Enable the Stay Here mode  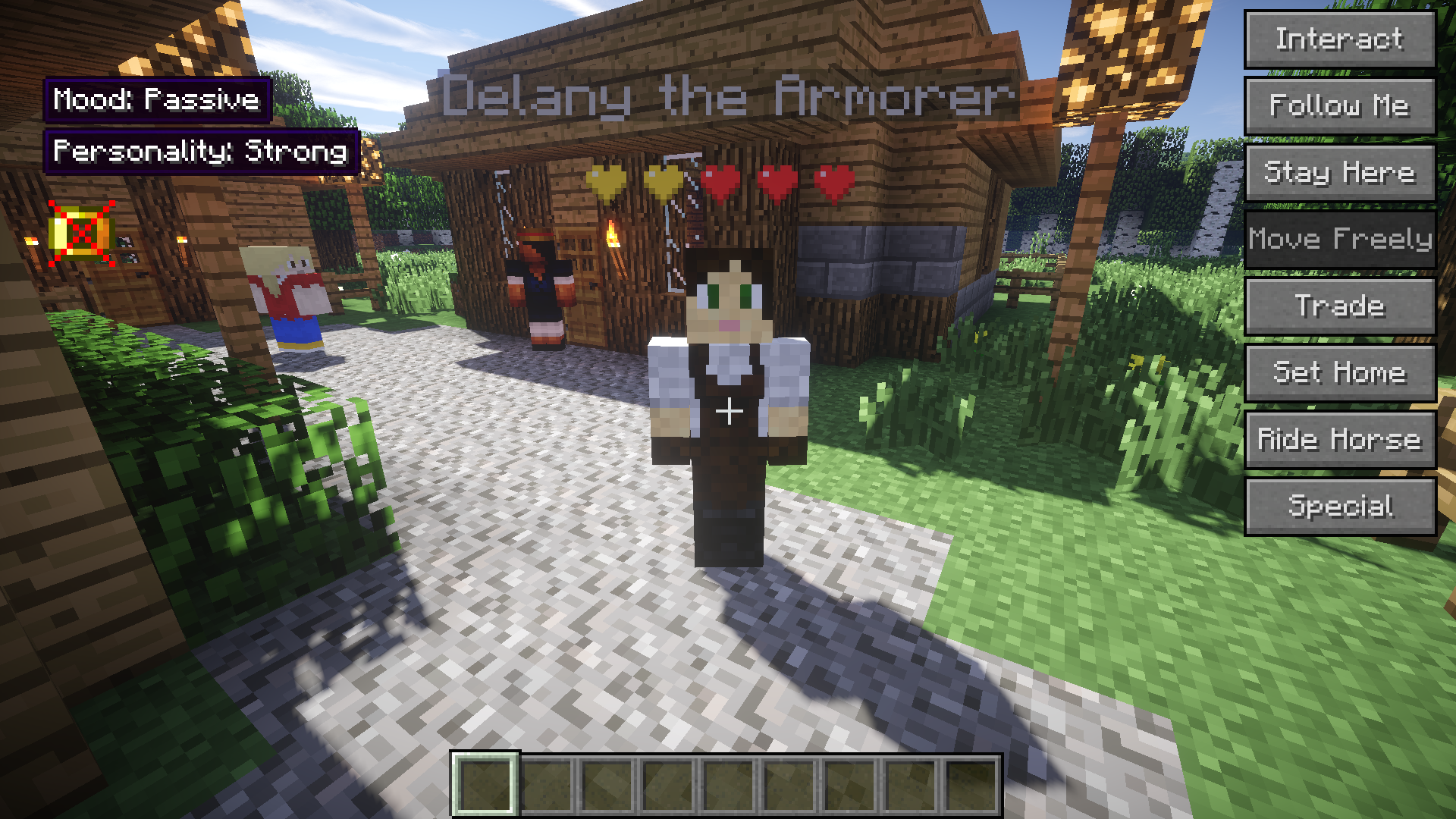[1339, 172]
